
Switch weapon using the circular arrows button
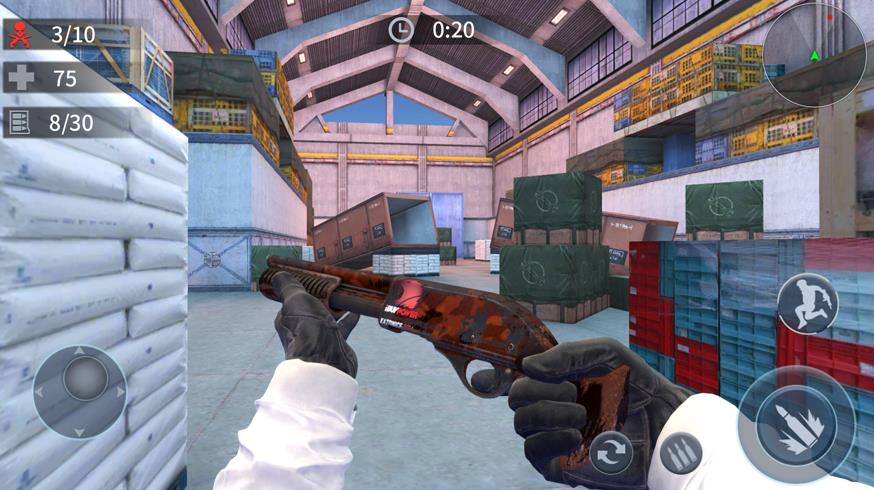(610, 452)
